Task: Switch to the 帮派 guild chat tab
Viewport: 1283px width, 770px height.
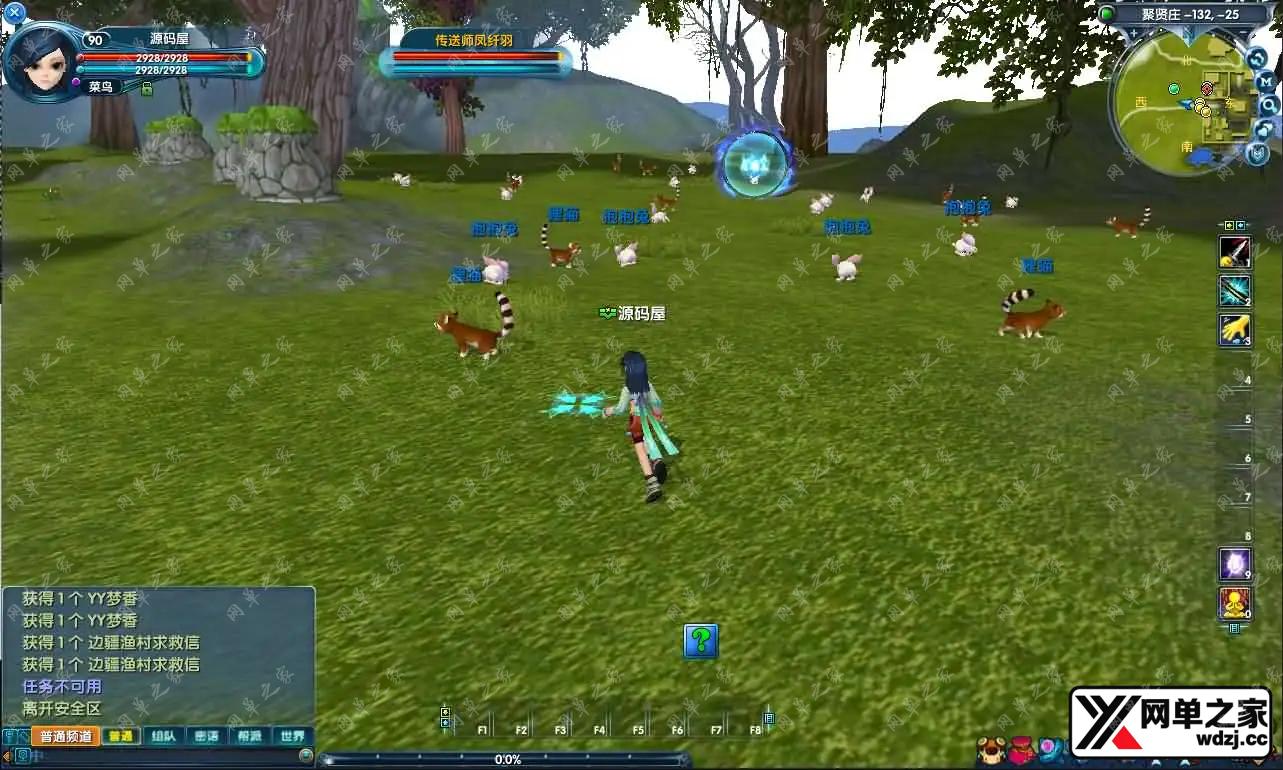Action: pyautogui.click(x=249, y=736)
